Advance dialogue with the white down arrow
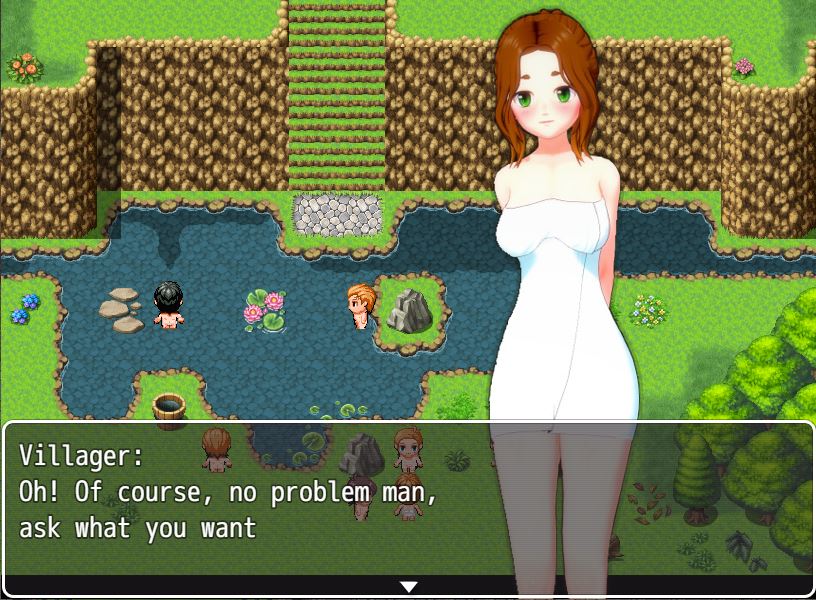This screenshot has width=816, height=600. [x=408, y=586]
